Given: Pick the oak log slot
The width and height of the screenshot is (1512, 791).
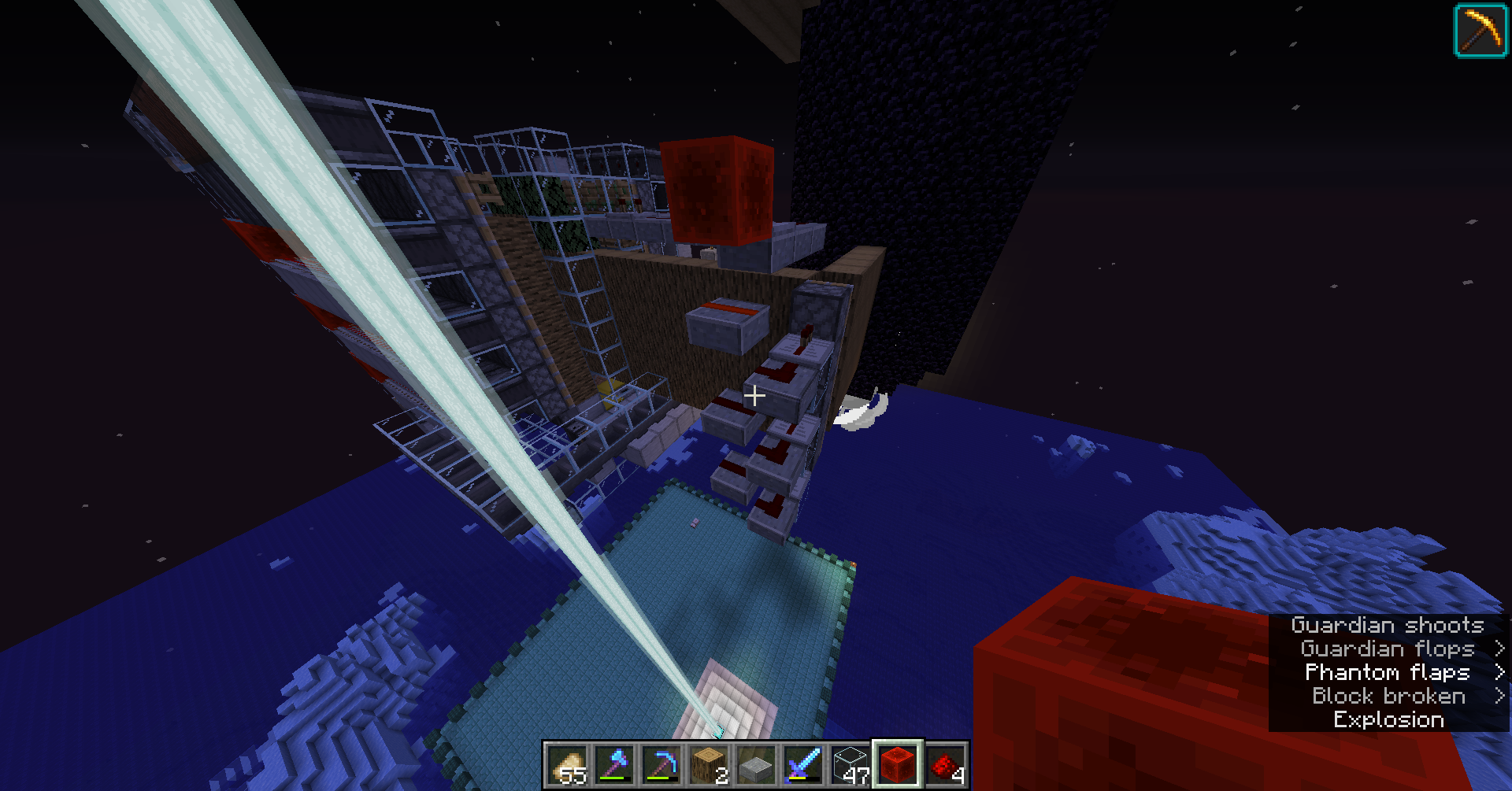Looking at the screenshot, I should [709, 765].
